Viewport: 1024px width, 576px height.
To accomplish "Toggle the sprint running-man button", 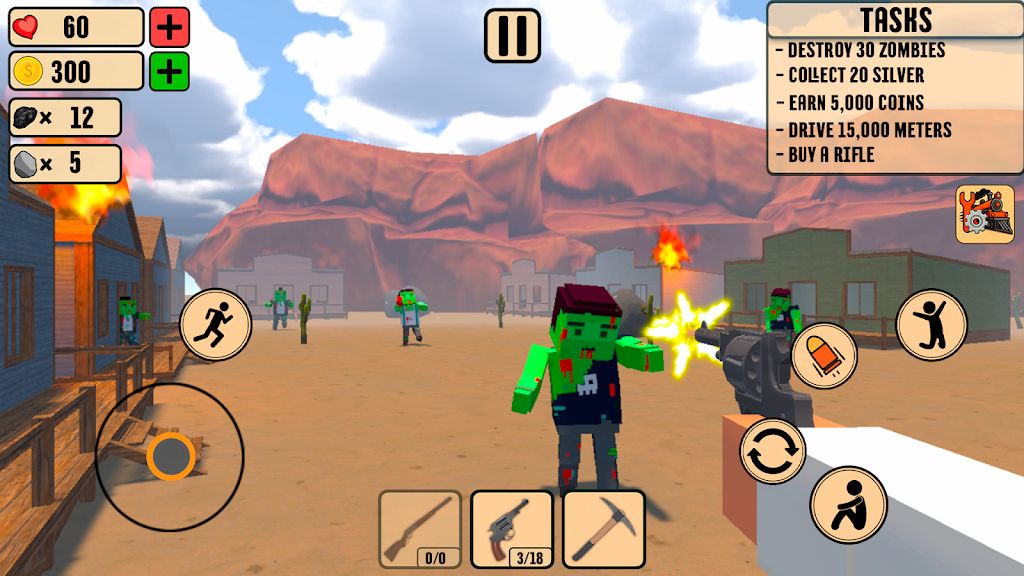I will pos(215,325).
